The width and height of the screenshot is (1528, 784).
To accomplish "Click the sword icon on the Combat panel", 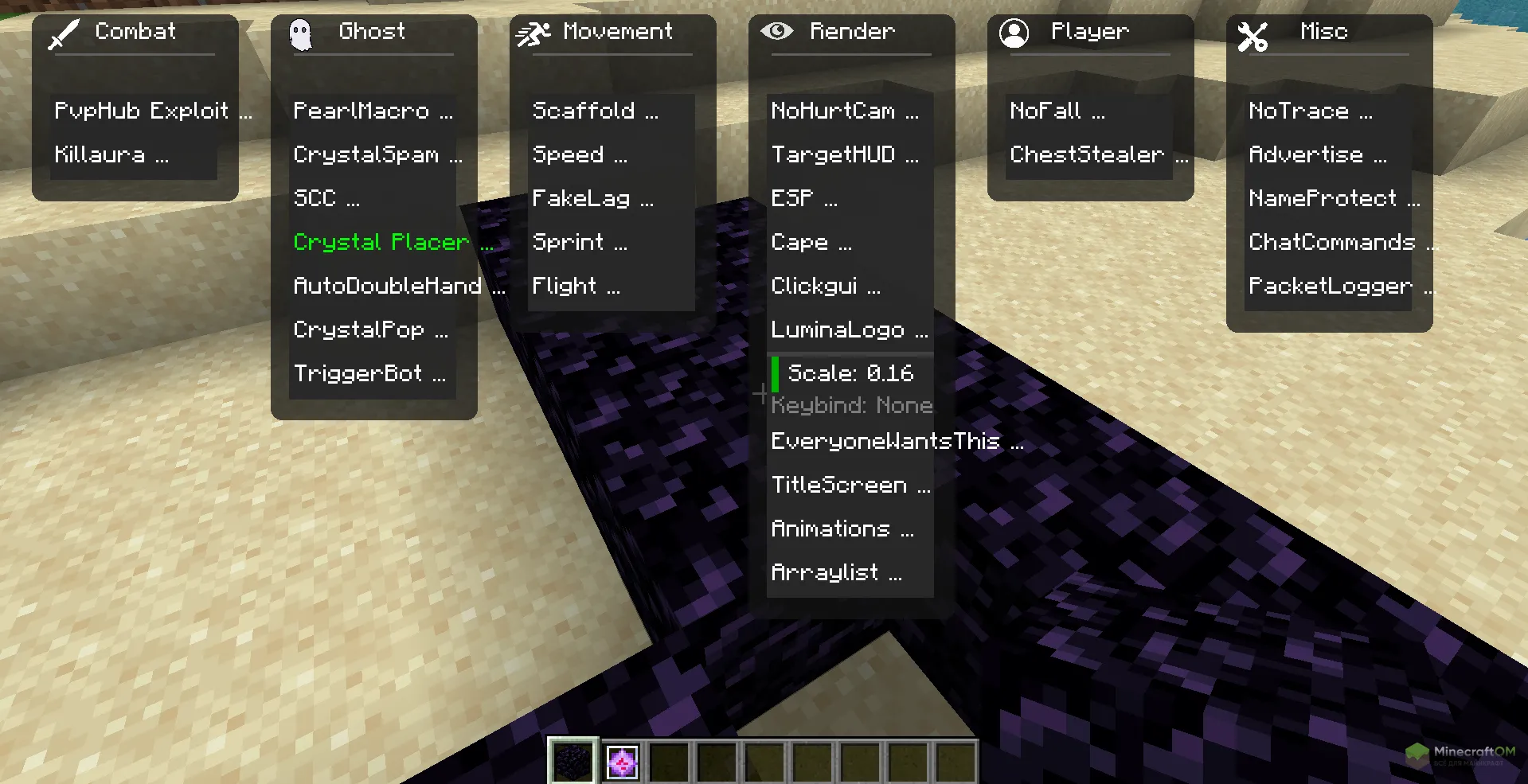I will point(65,32).
